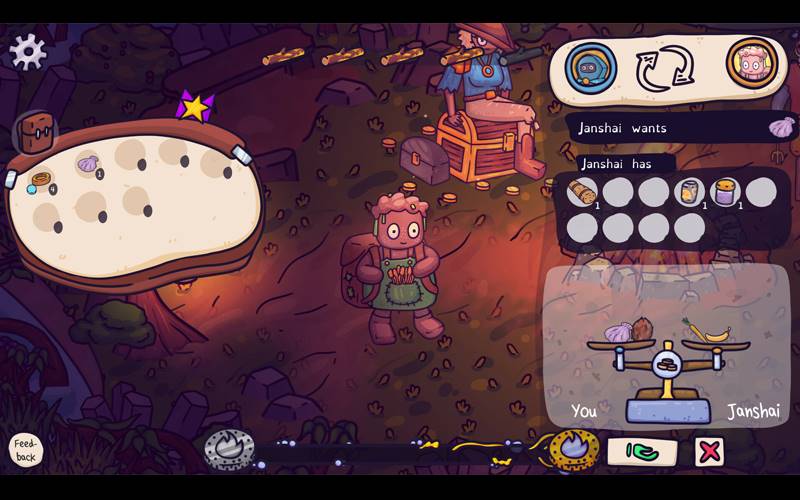Viewport: 800px width, 500px height.
Task: Pick the orange jar from Janshai's items
Action: pyautogui.click(x=689, y=191)
